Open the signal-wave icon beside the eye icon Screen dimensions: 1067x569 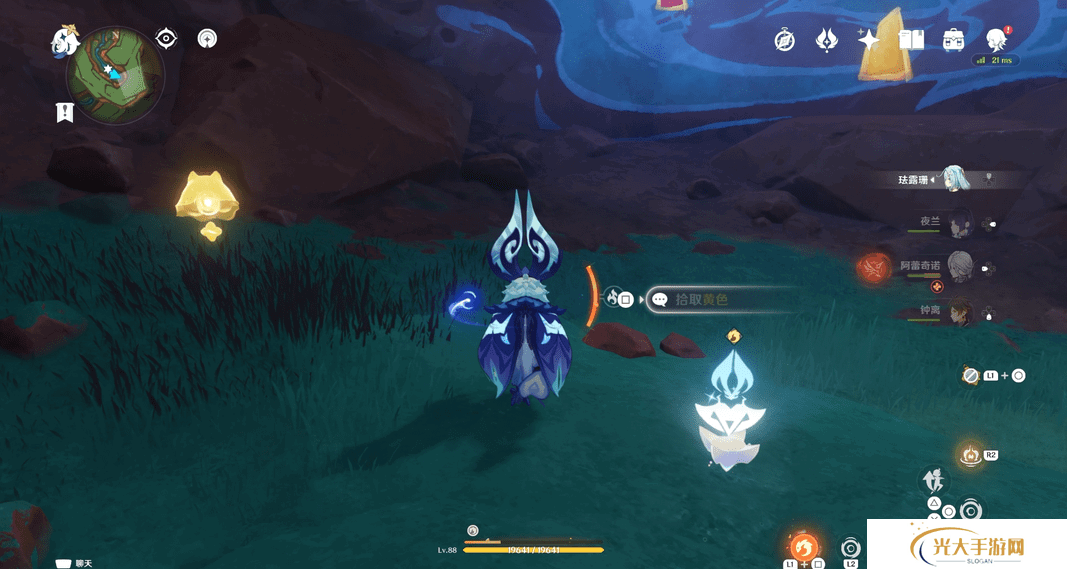(207, 39)
